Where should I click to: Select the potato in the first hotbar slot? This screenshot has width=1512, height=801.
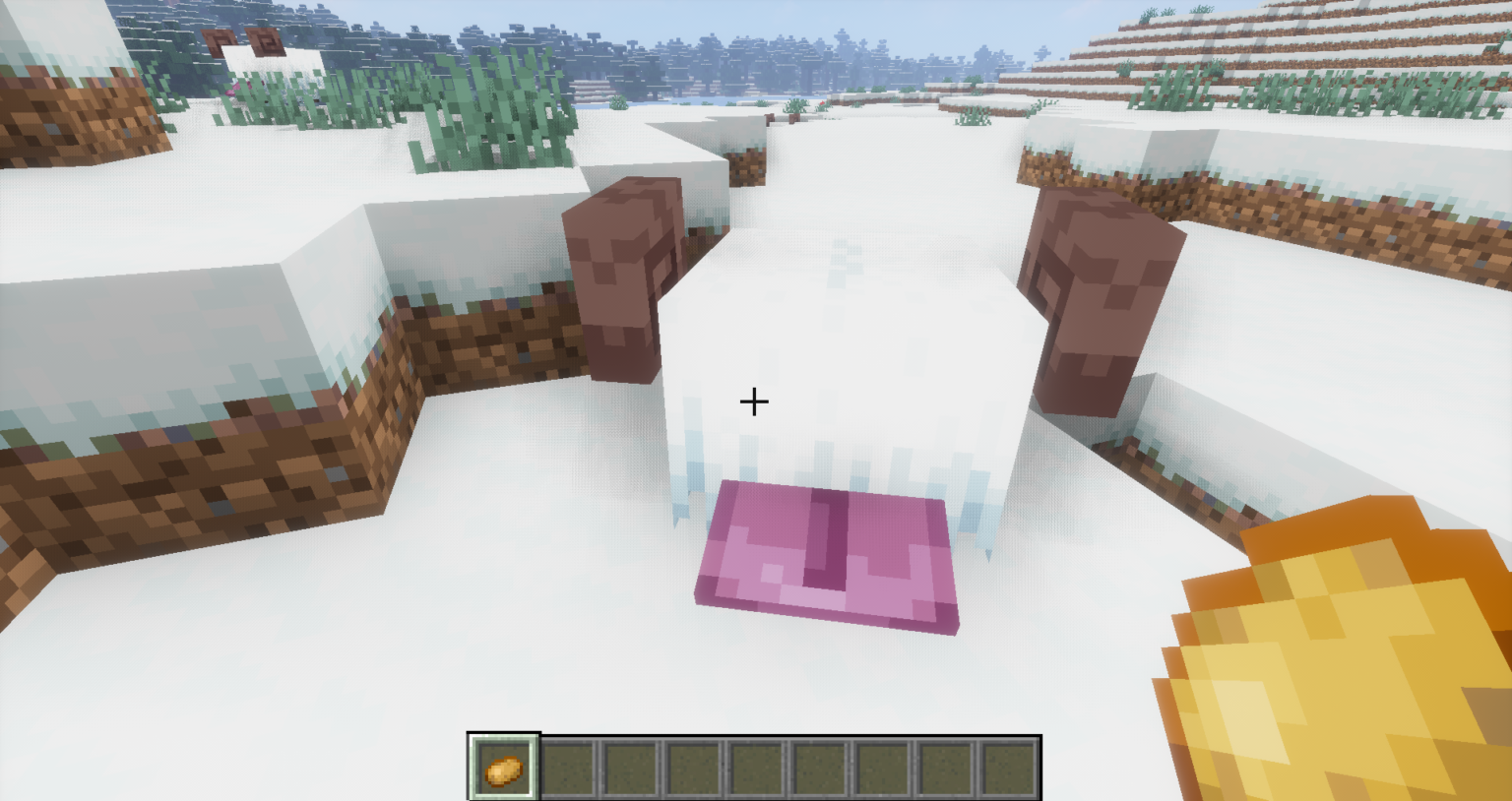click(503, 770)
